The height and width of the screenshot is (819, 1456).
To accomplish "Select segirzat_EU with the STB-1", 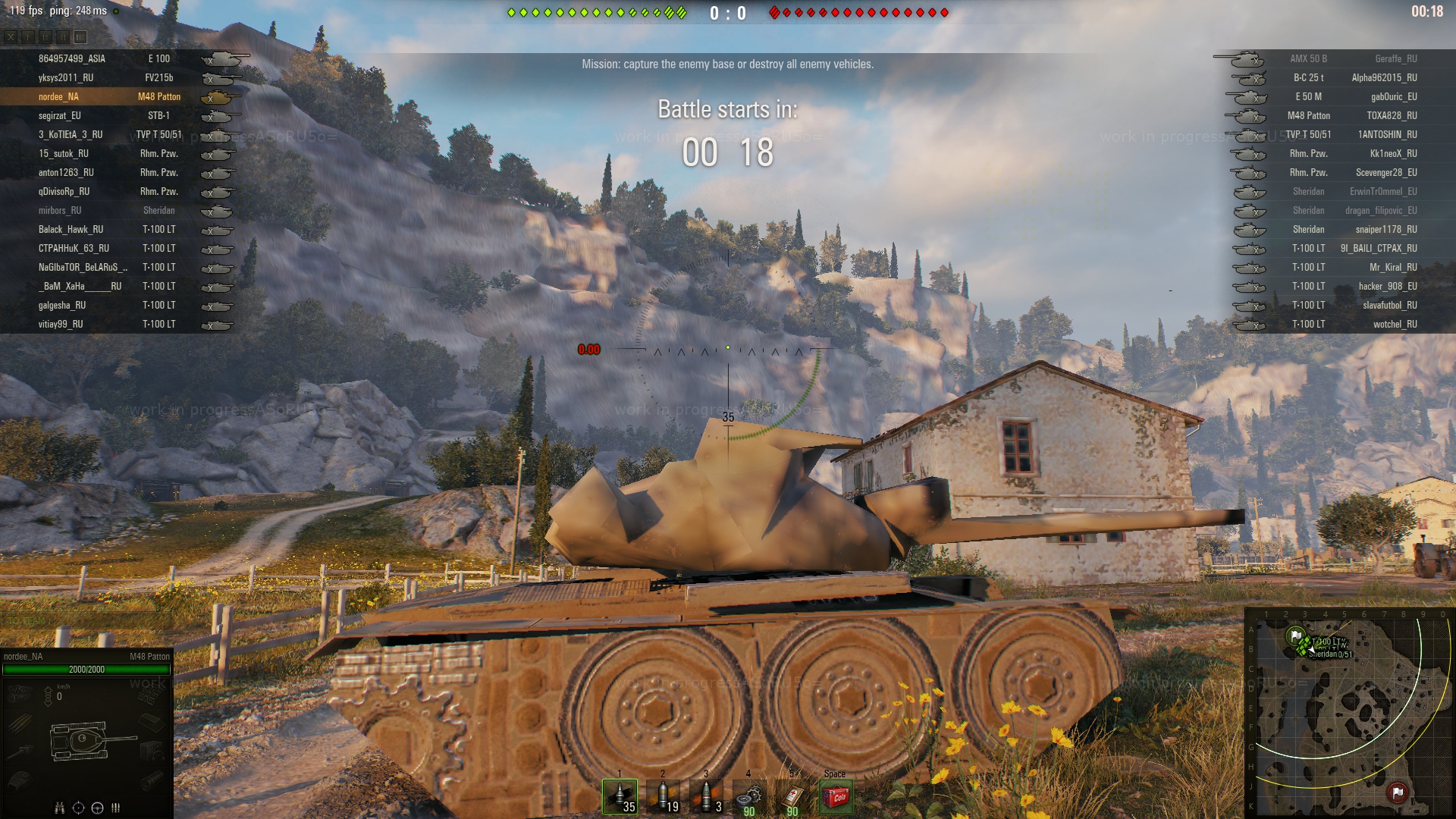I will click(x=60, y=115).
